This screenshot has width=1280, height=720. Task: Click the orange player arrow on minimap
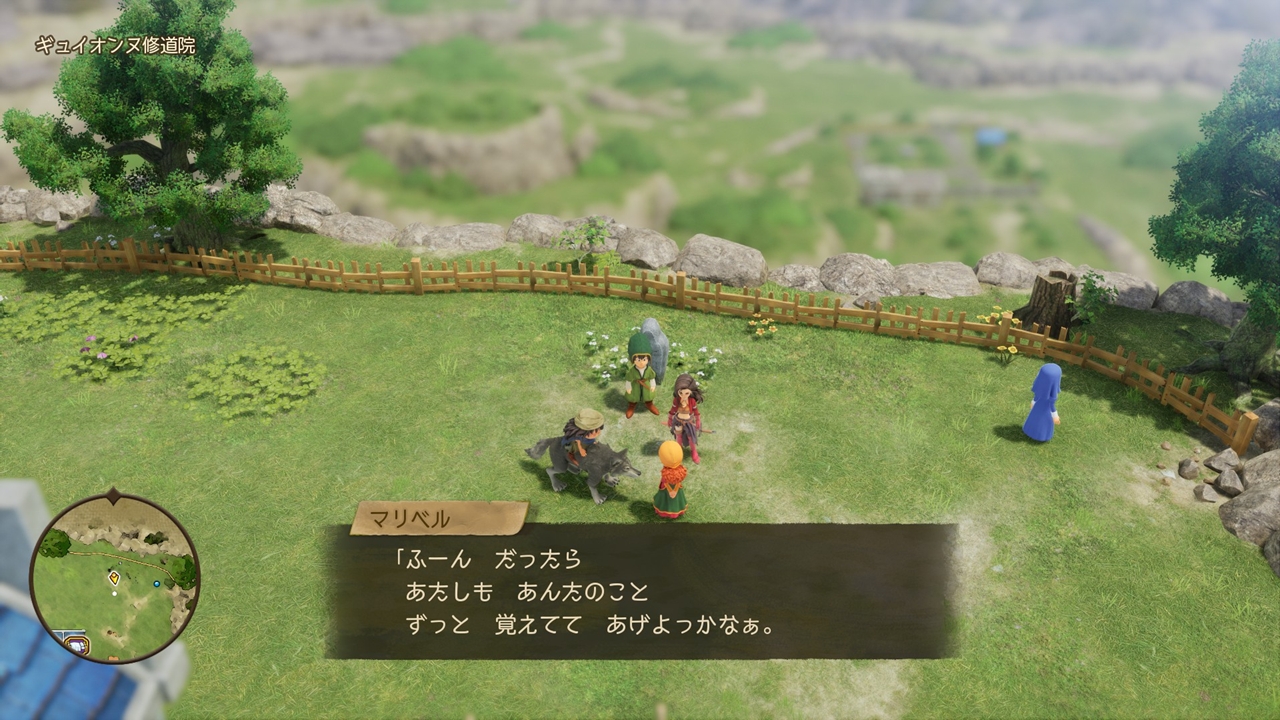point(114,577)
